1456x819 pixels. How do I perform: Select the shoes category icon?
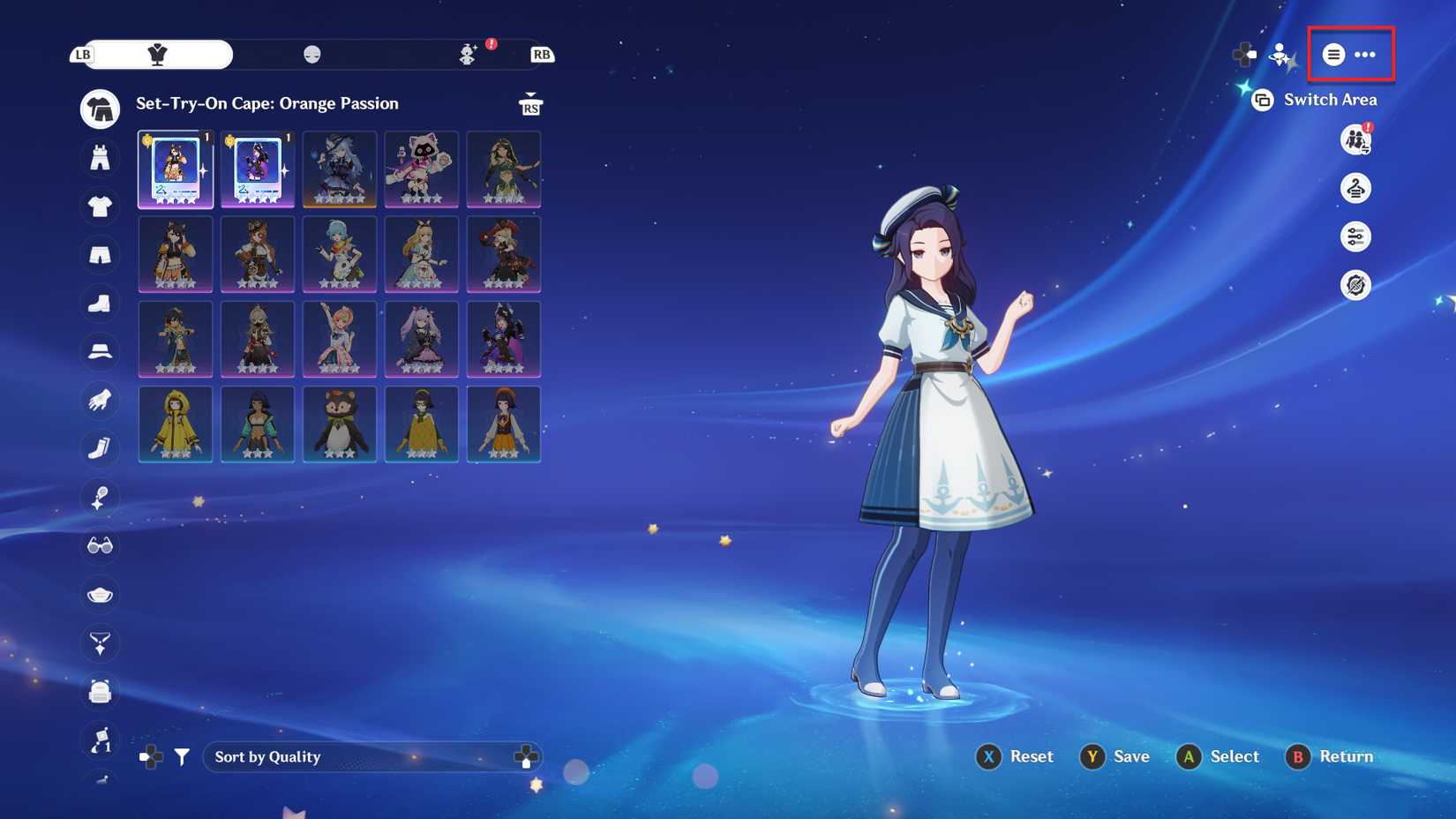[x=101, y=304]
